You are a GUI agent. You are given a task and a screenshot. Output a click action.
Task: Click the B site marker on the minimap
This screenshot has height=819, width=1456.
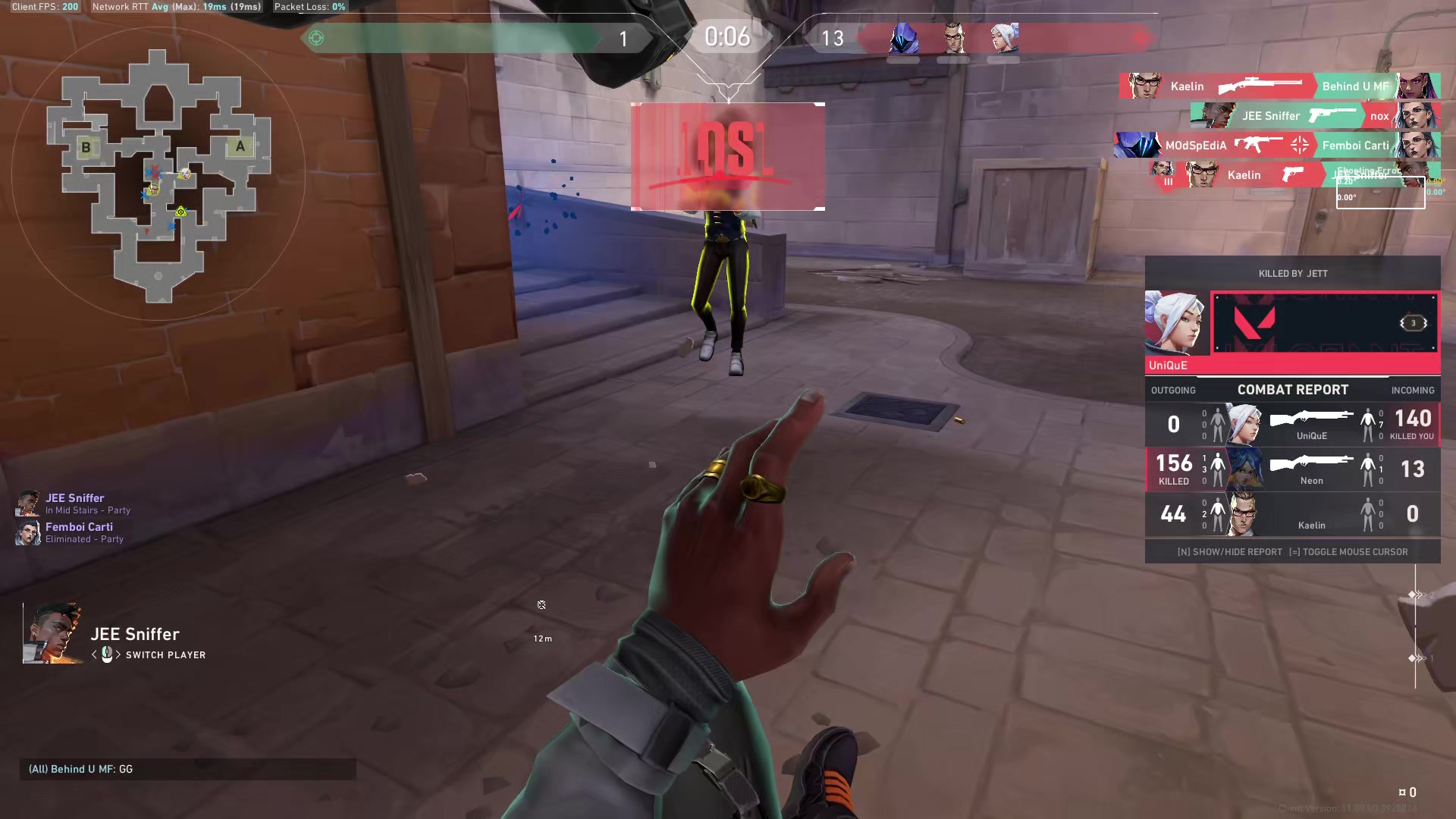coord(86,146)
